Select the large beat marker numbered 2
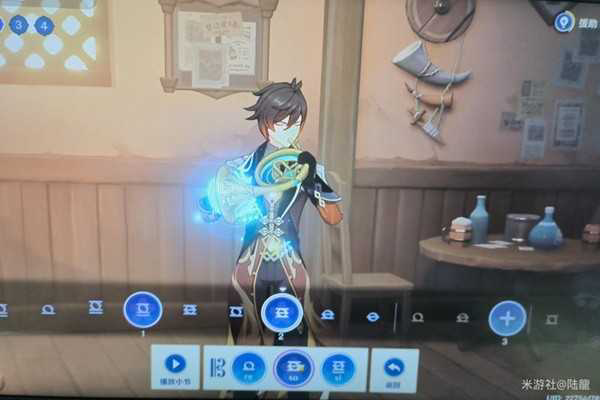Screen dimensions: 600x400 click(282, 313)
